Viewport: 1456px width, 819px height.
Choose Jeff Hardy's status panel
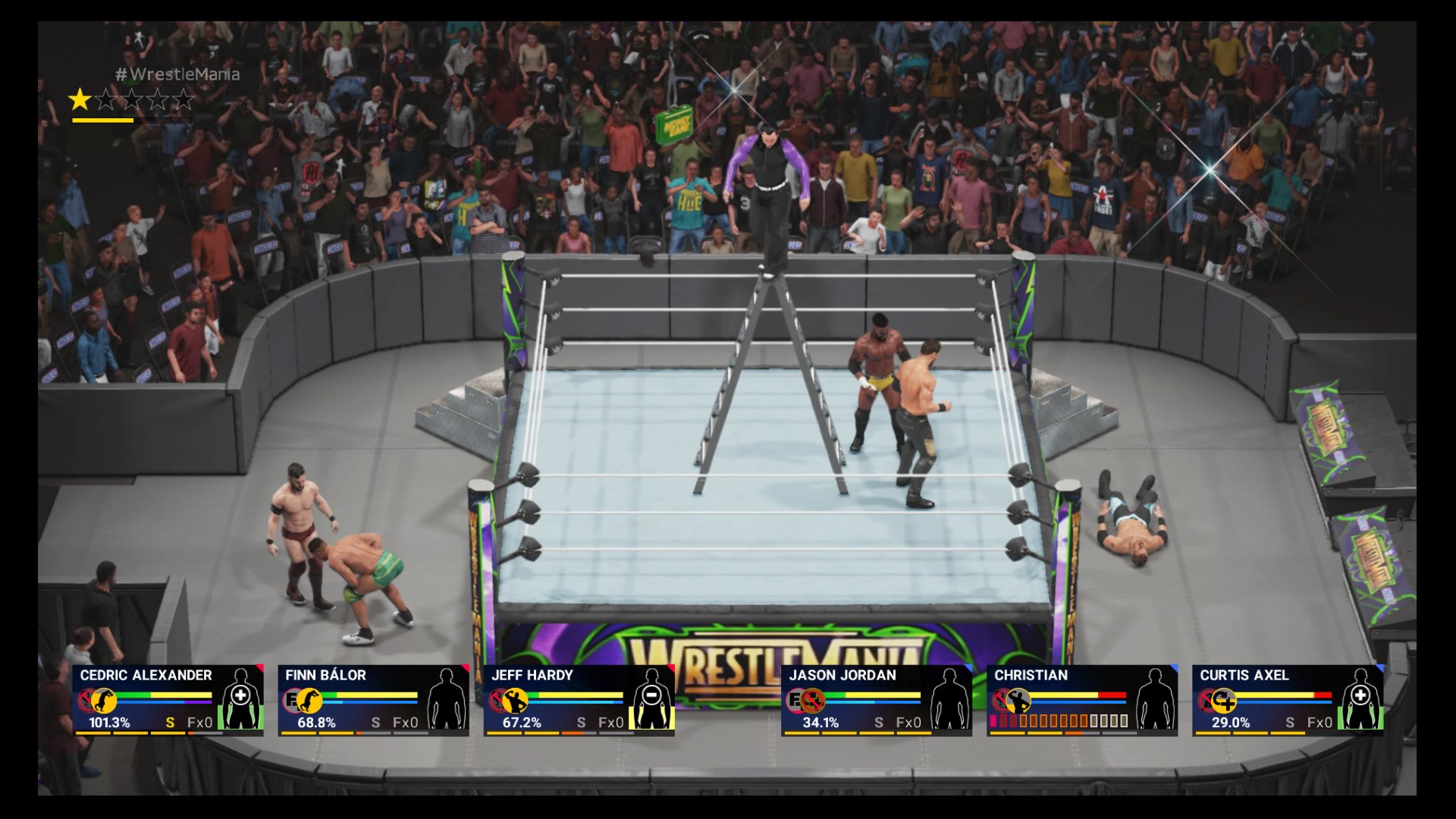coord(578,700)
